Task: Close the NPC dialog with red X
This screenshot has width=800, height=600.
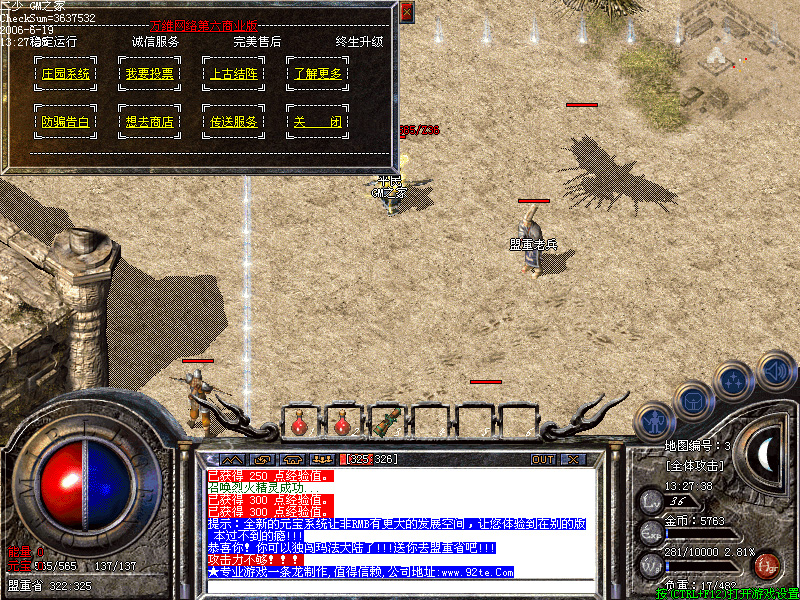Action: point(406,12)
